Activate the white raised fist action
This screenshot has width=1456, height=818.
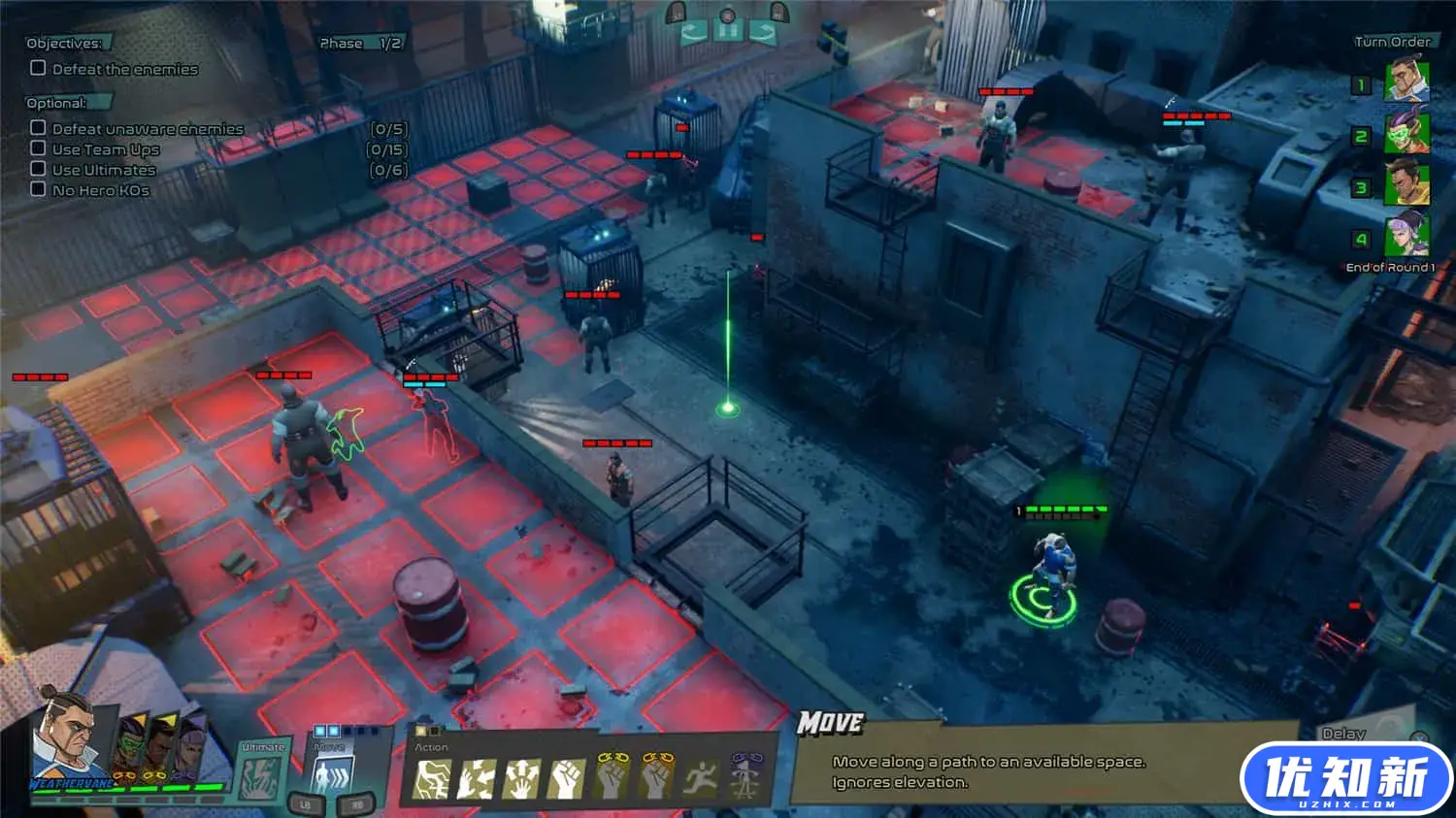point(567,778)
